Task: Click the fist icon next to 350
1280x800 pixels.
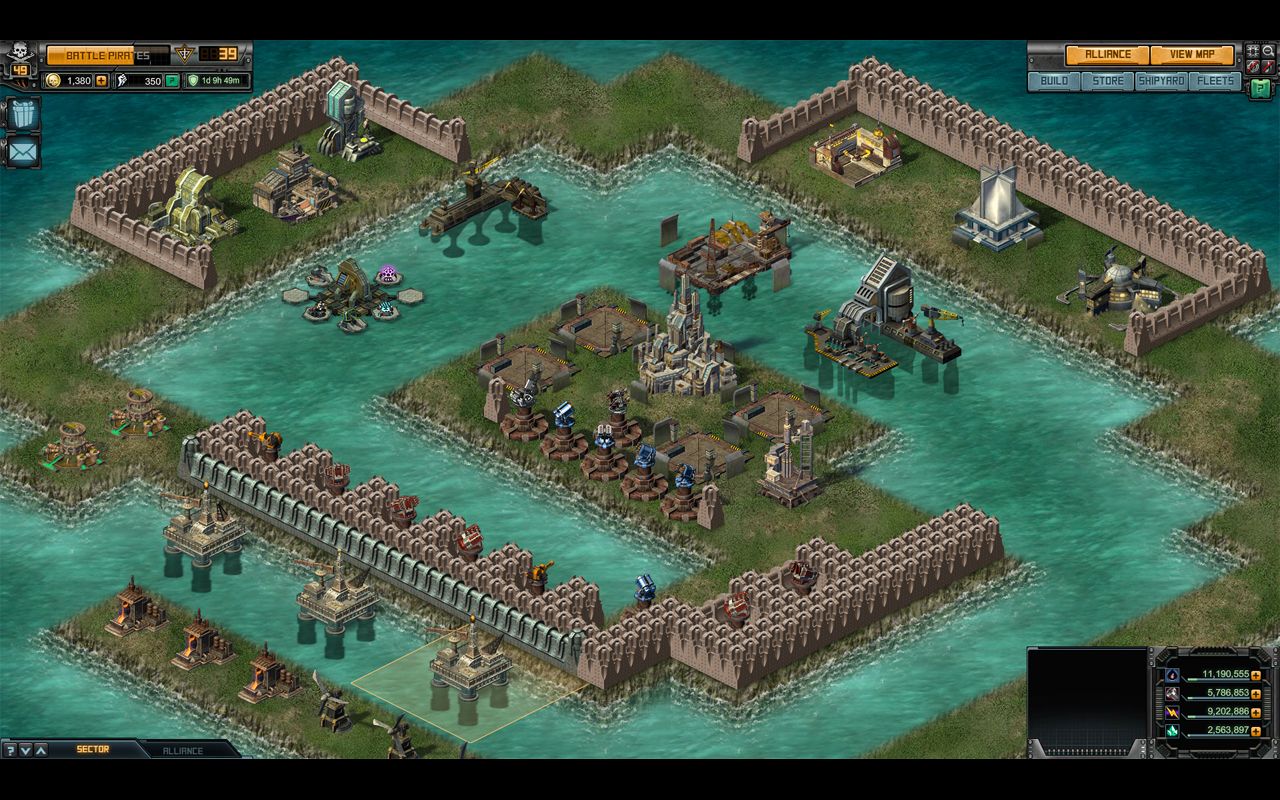Action: pos(120,81)
